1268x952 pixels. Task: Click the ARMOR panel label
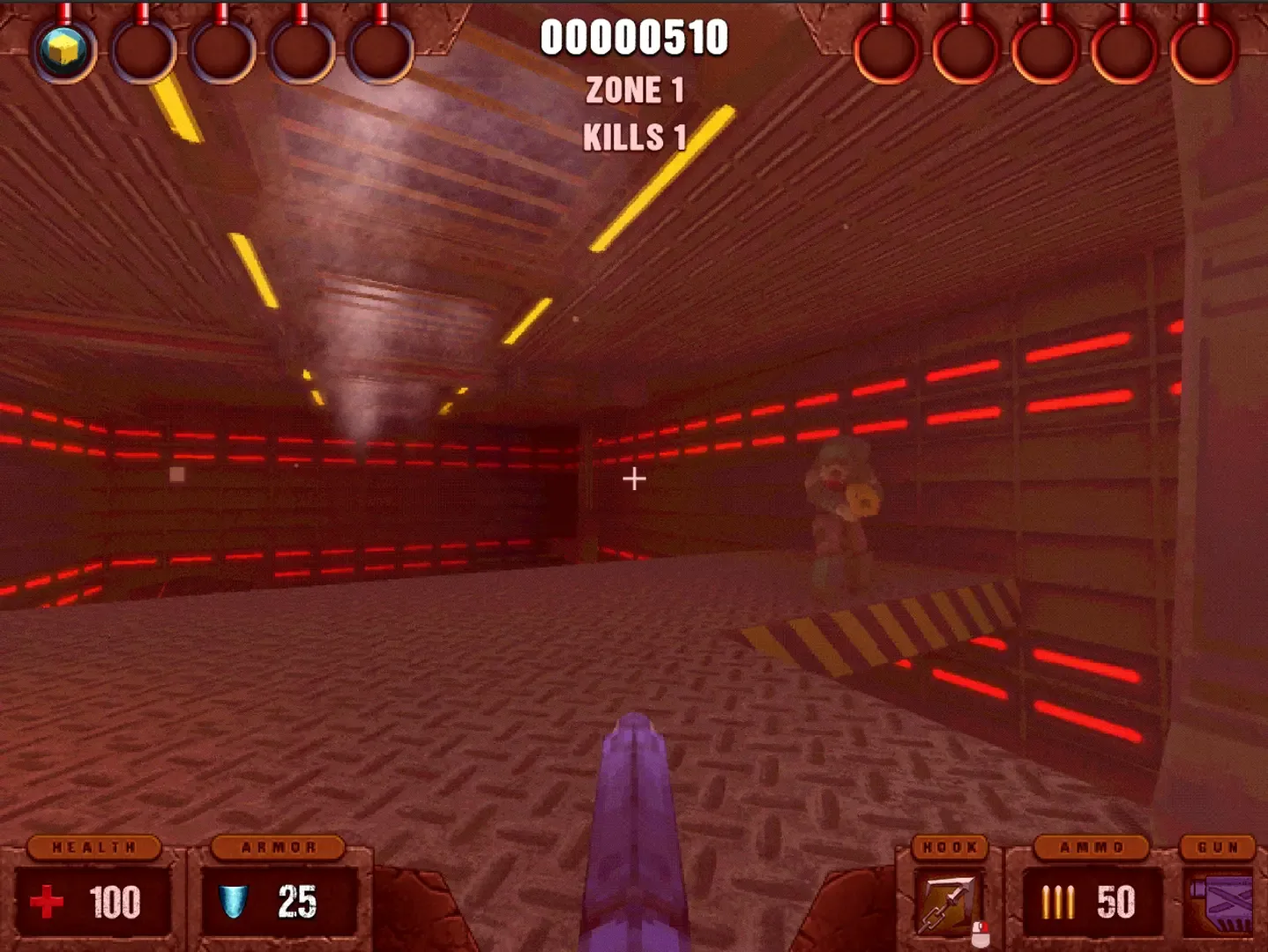[x=280, y=846]
